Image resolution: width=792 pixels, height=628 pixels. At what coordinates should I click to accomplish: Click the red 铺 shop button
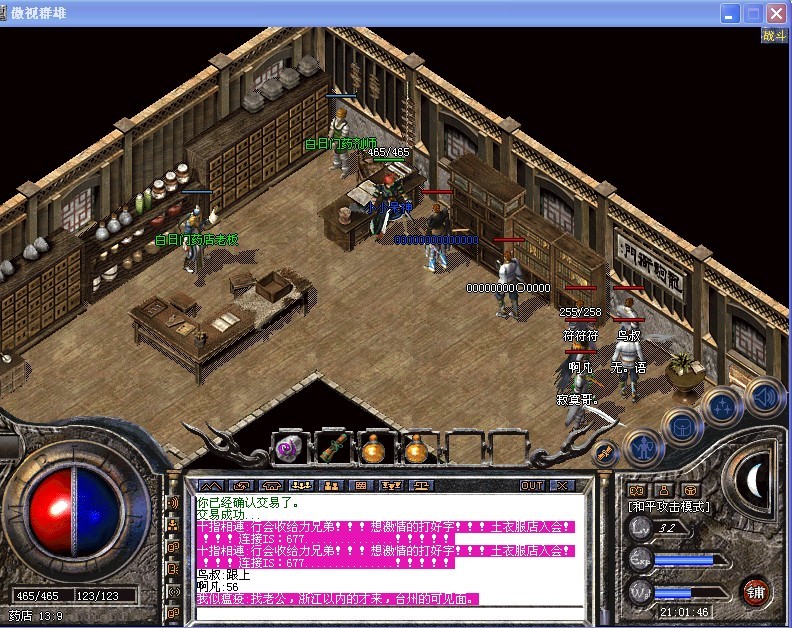tap(756, 592)
